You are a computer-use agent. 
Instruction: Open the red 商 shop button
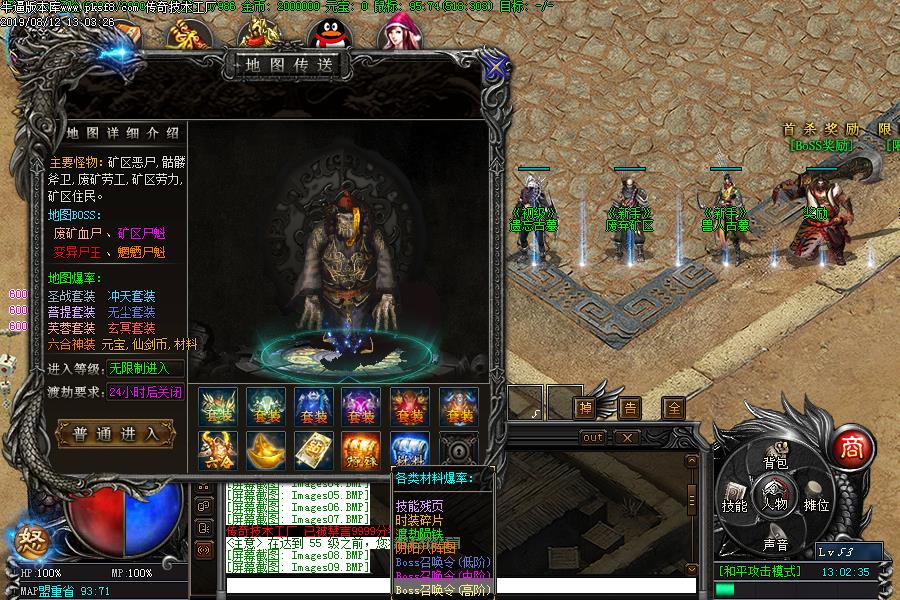pyautogui.click(x=852, y=446)
